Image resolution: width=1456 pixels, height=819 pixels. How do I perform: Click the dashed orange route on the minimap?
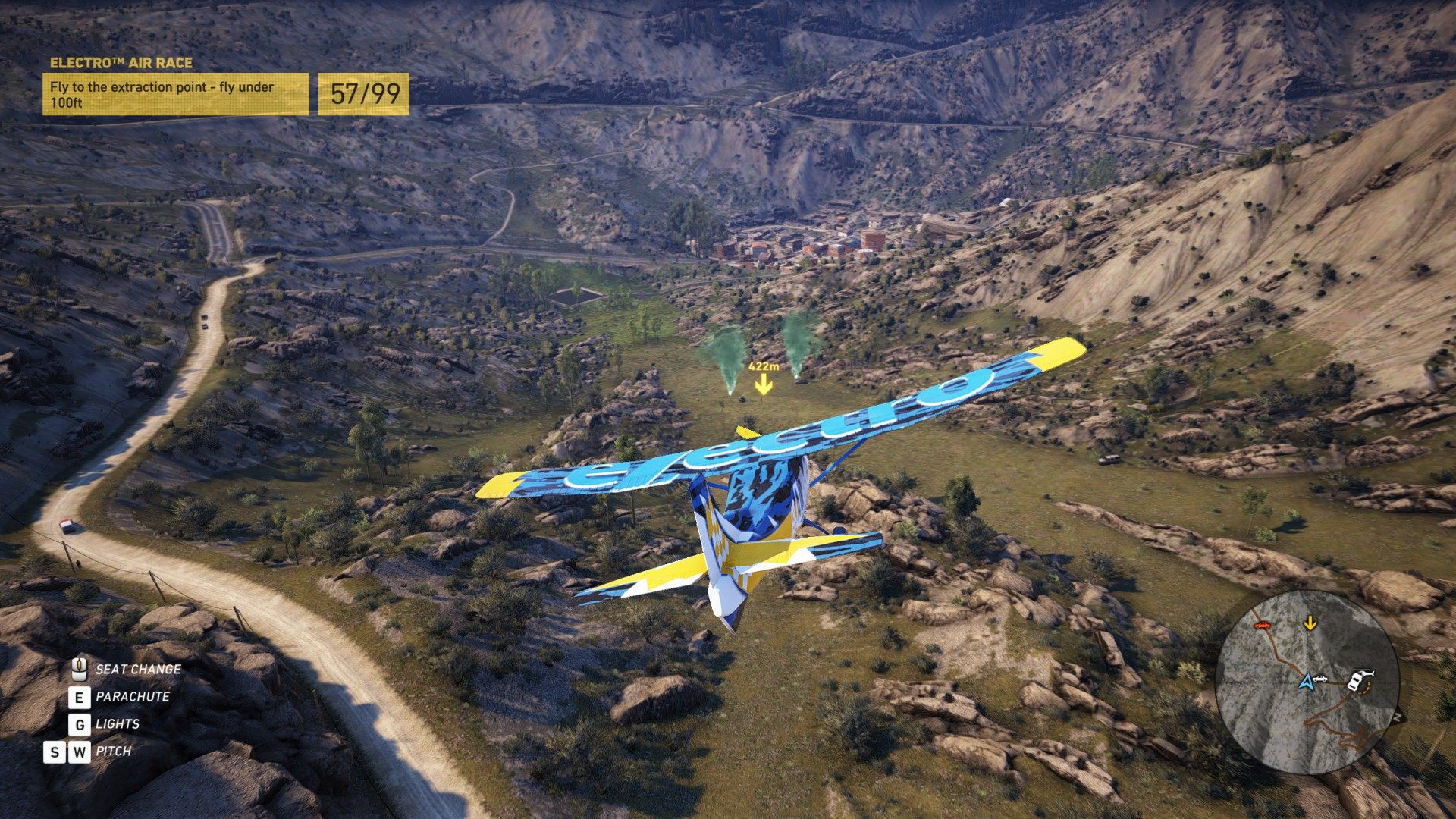tap(1366, 689)
